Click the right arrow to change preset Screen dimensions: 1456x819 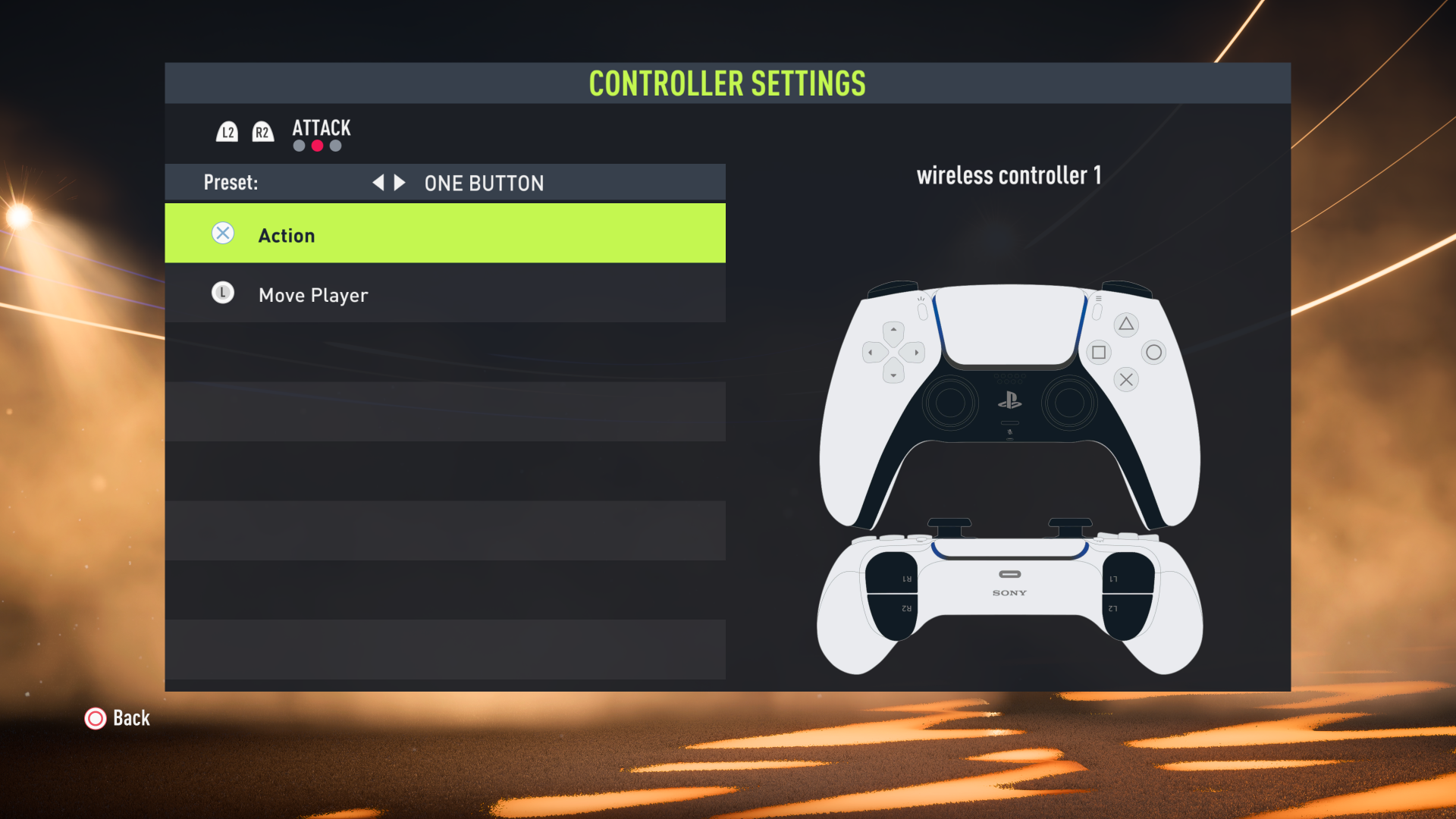click(399, 182)
